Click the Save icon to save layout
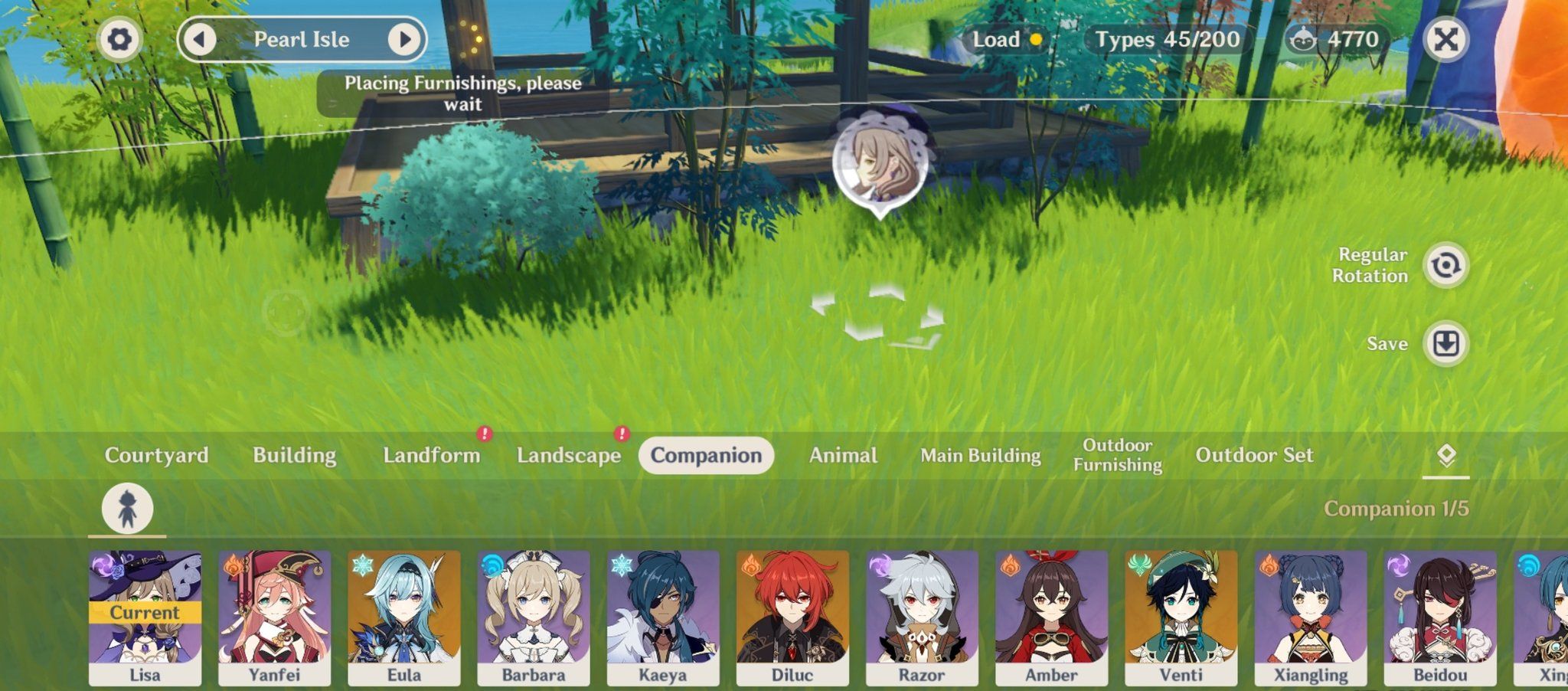The width and height of the screenshot is (1568, 691). tap(1446, 344)
